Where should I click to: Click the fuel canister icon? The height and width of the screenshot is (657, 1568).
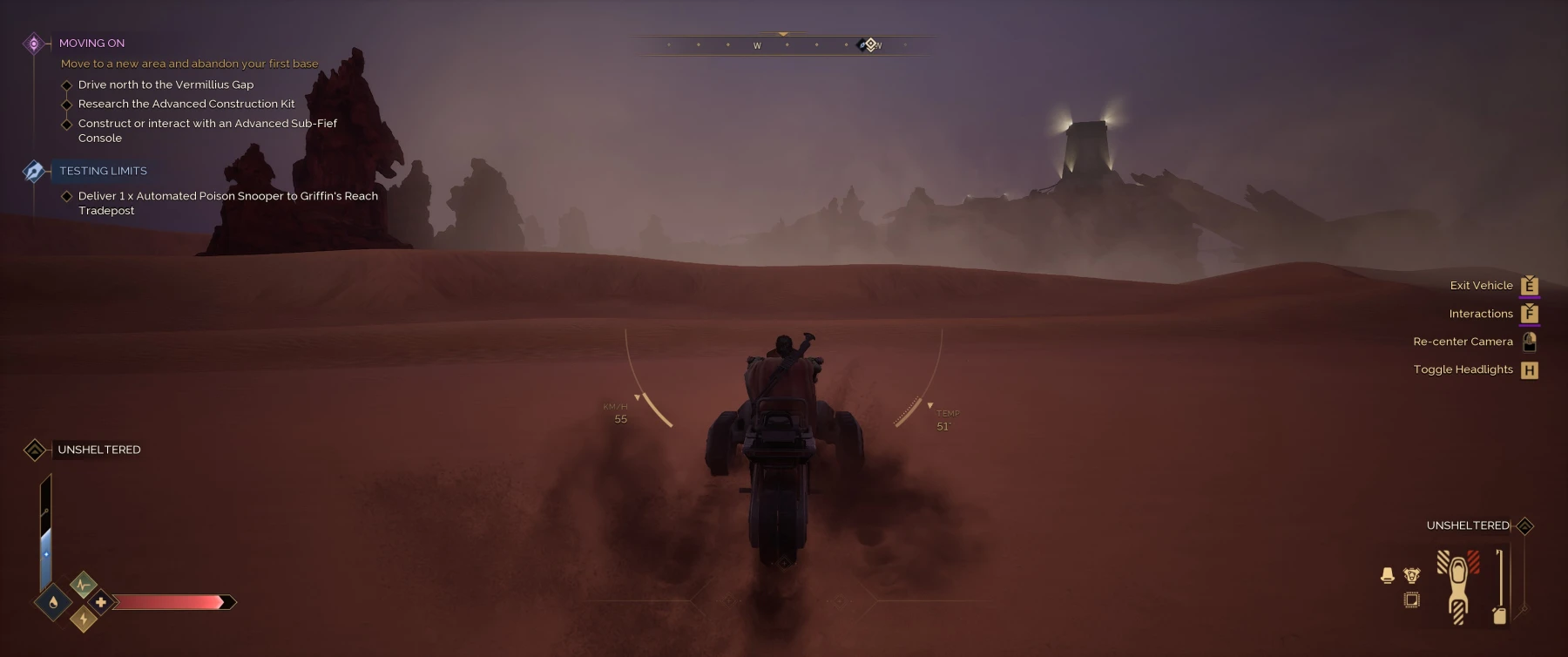point(1499,615)
